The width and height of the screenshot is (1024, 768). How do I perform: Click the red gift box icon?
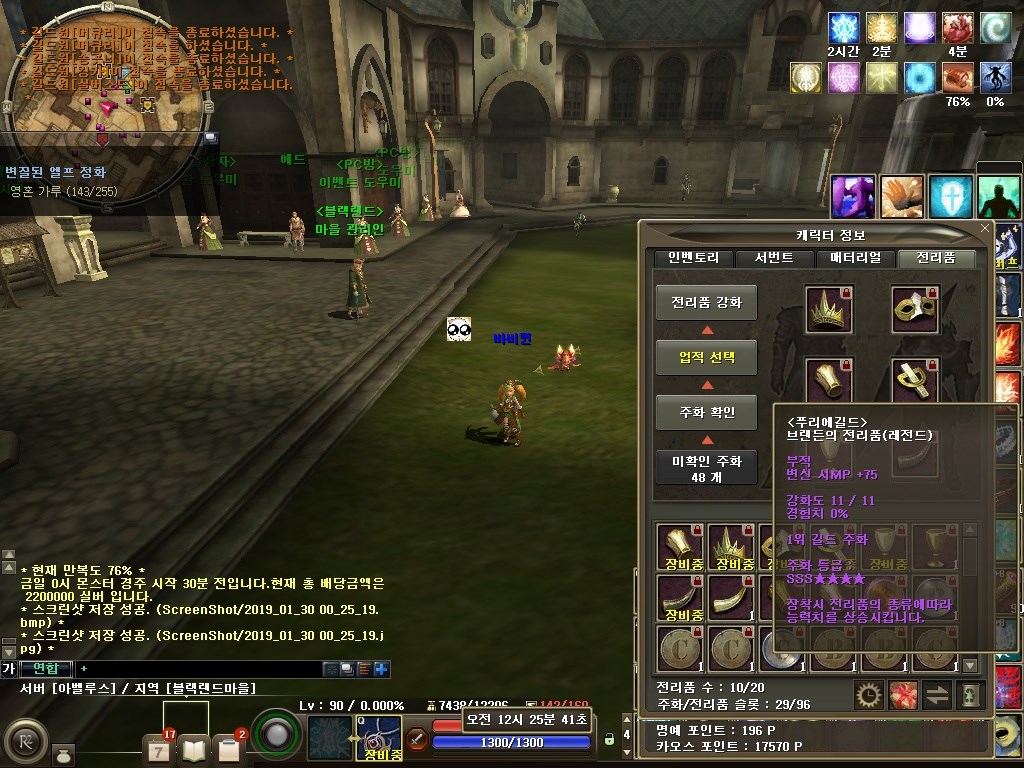coord(903,694)
